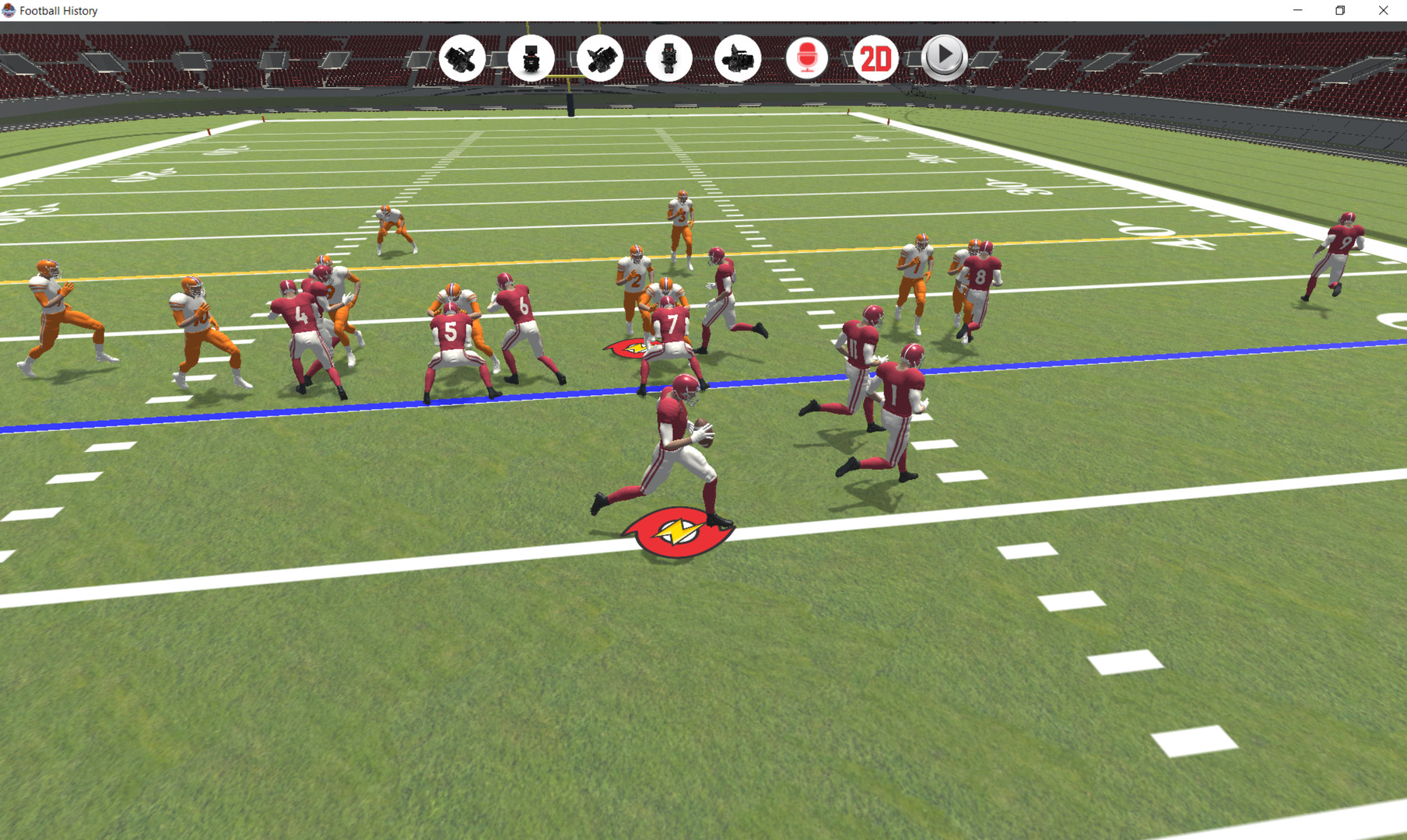Screen dimensions: 1407x840
Task: Select the leftmost camera angle icon
Action: [462, 58]
